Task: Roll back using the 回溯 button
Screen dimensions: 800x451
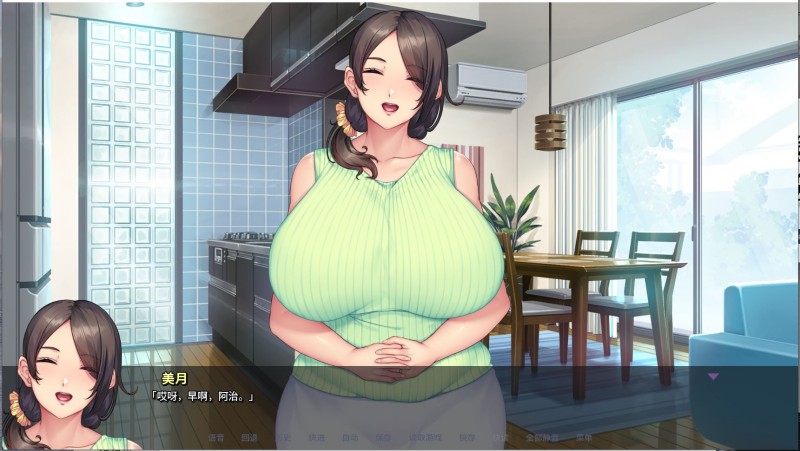Action: (249, 437)
